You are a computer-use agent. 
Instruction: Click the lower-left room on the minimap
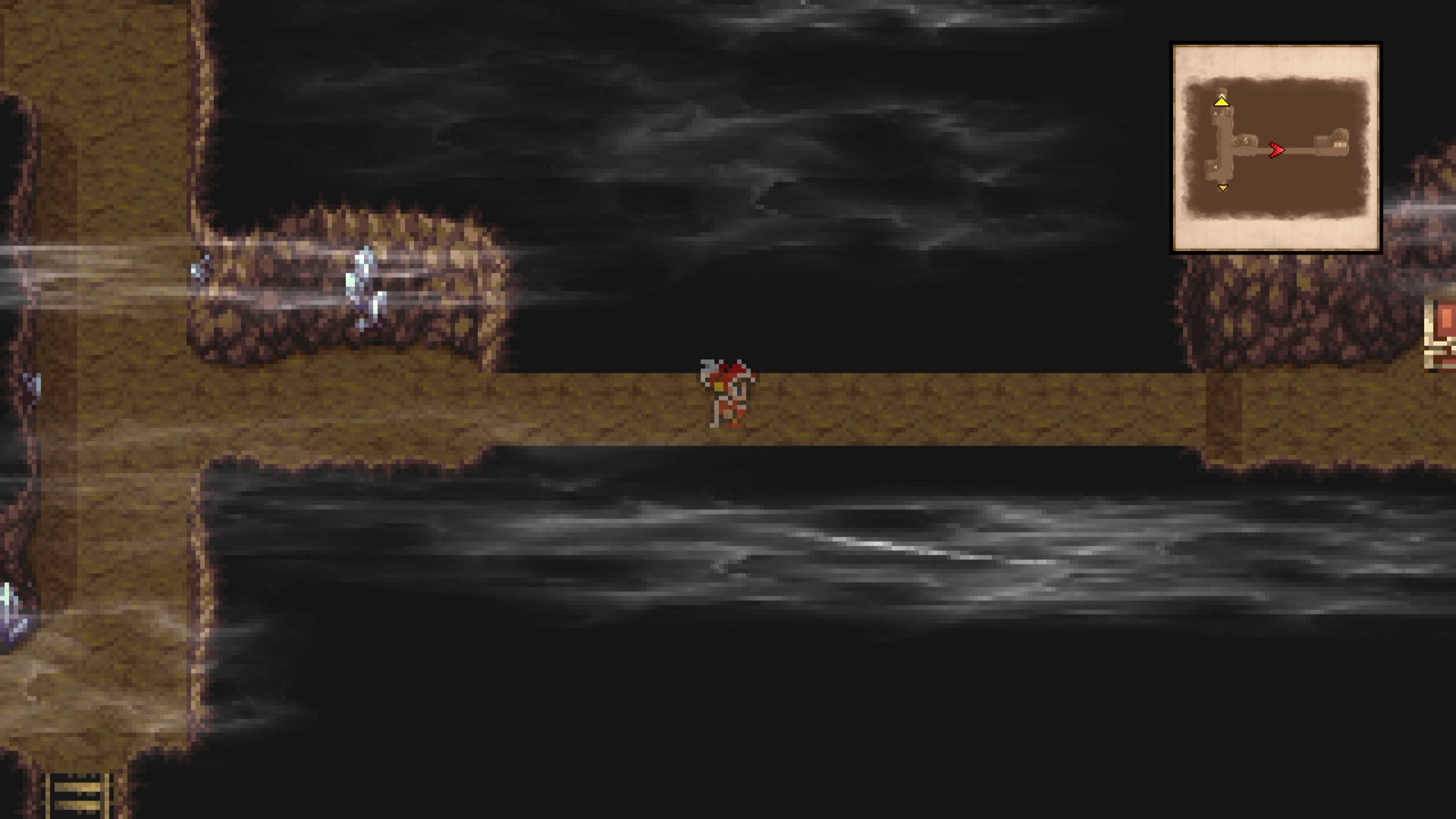(x=1211, y=167)
